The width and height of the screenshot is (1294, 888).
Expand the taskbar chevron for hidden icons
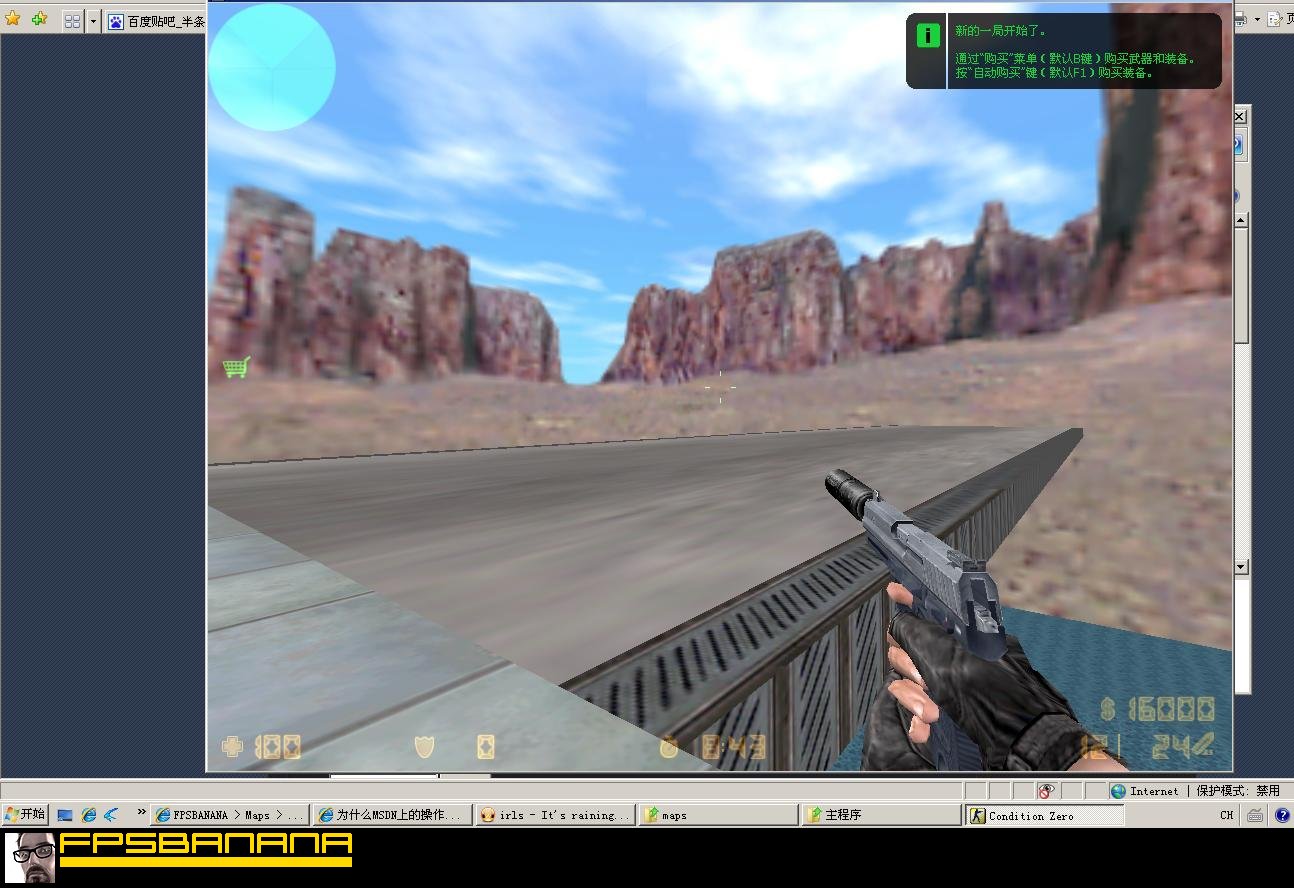[142, 812]
